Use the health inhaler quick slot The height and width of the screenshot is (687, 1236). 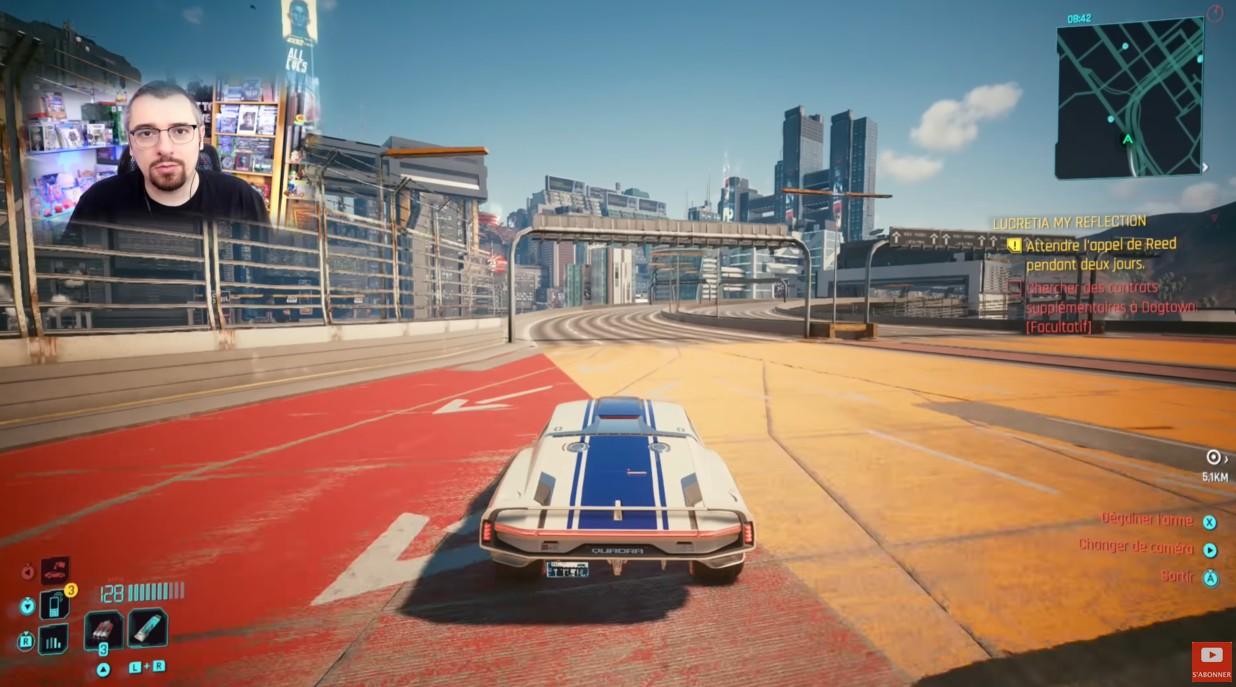coord(148,627)
